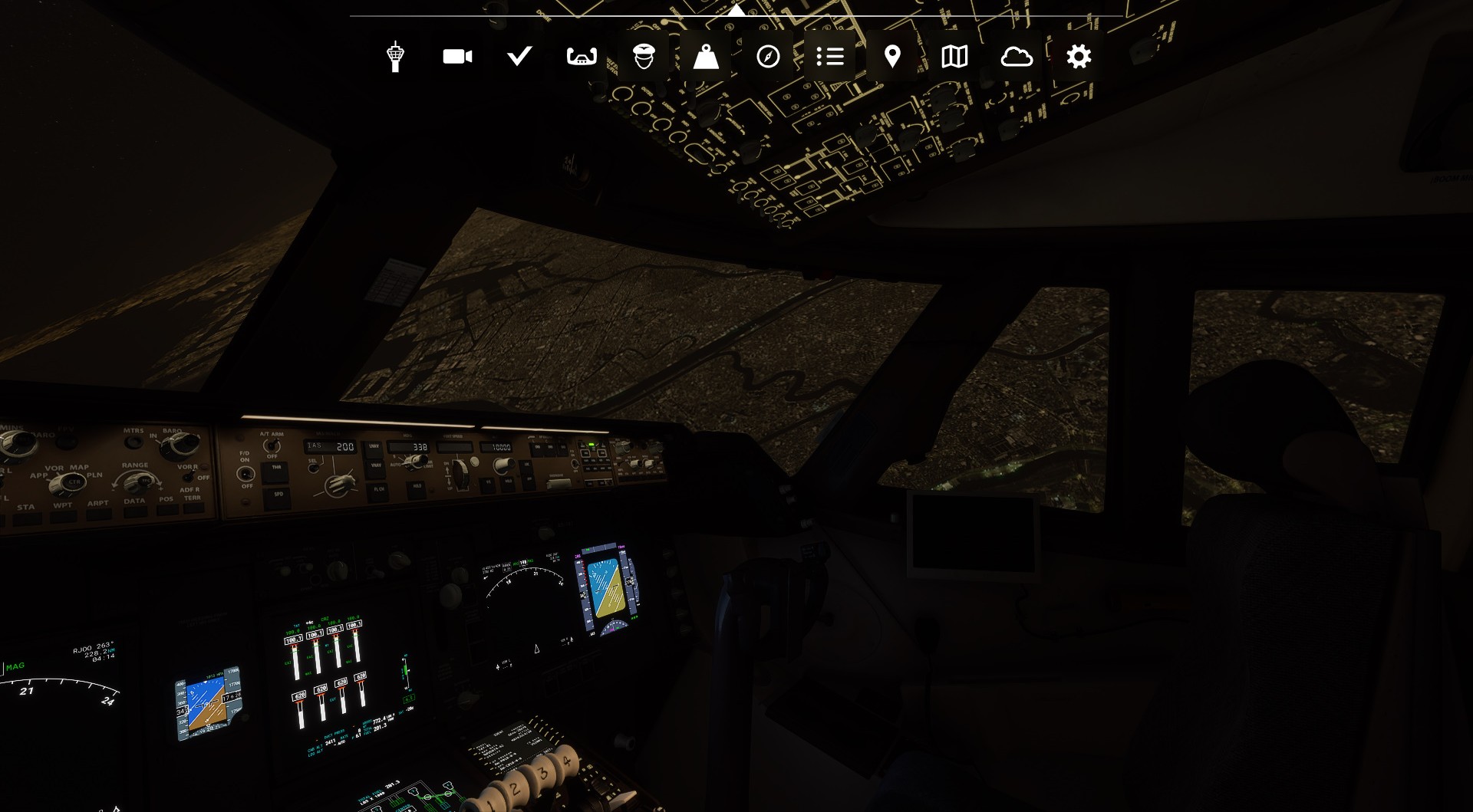
Task: Open the aircraft checklist
Action: pos(519,55)
